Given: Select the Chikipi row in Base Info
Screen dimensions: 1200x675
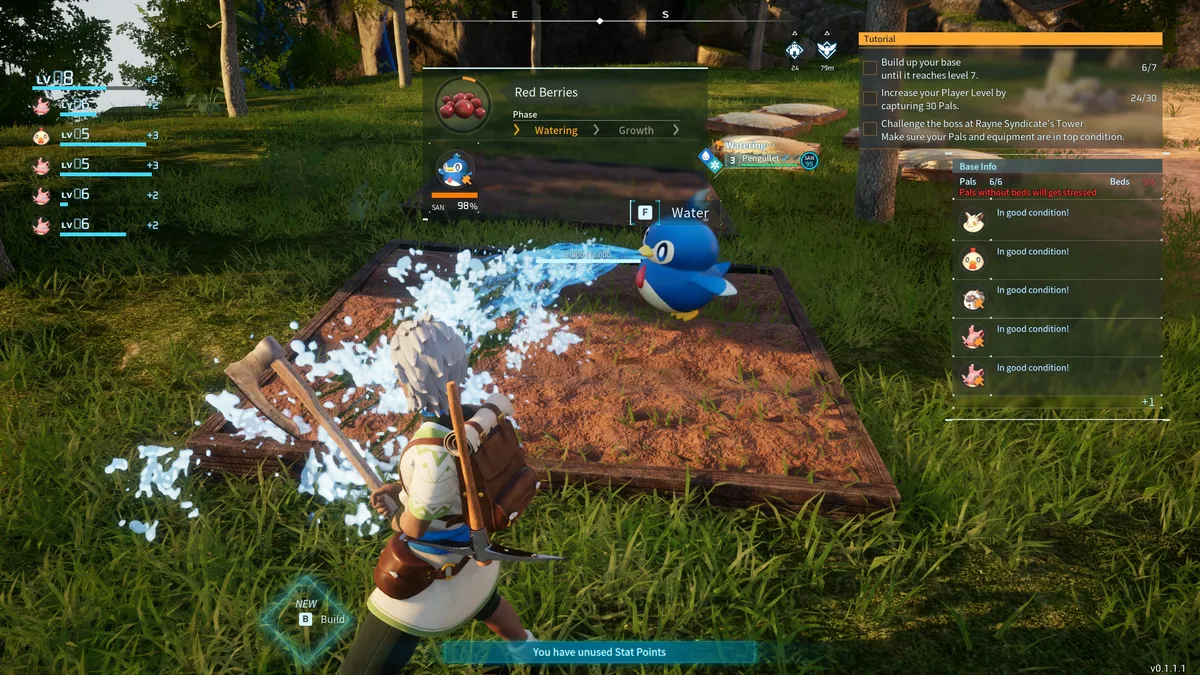Looking at the screenshot, I should coord(973,260).
